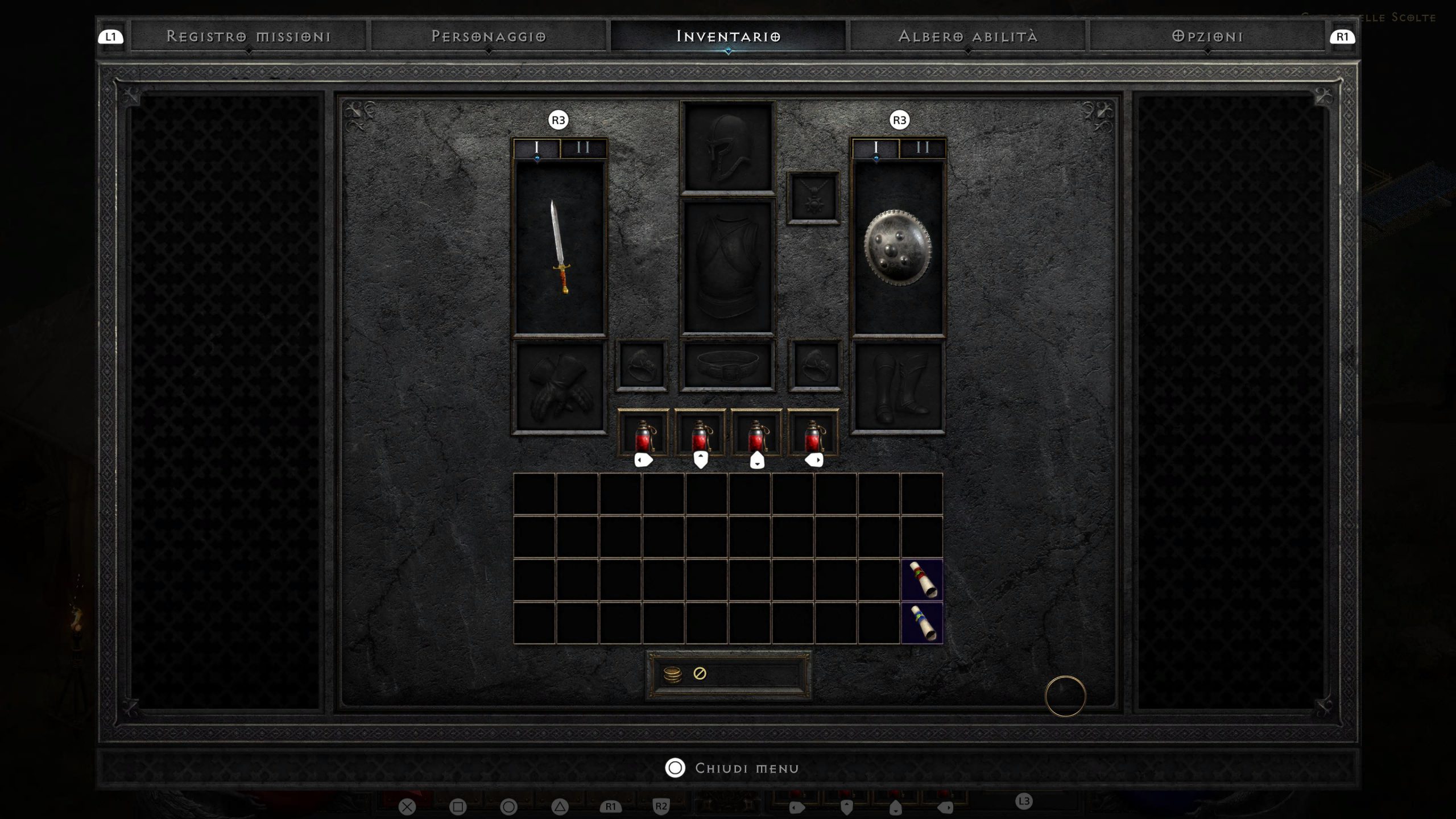Image resolution: width=1456 pixels, height=819 pixels.
Task: Select the Inventario tab
Action: (728, 36)
